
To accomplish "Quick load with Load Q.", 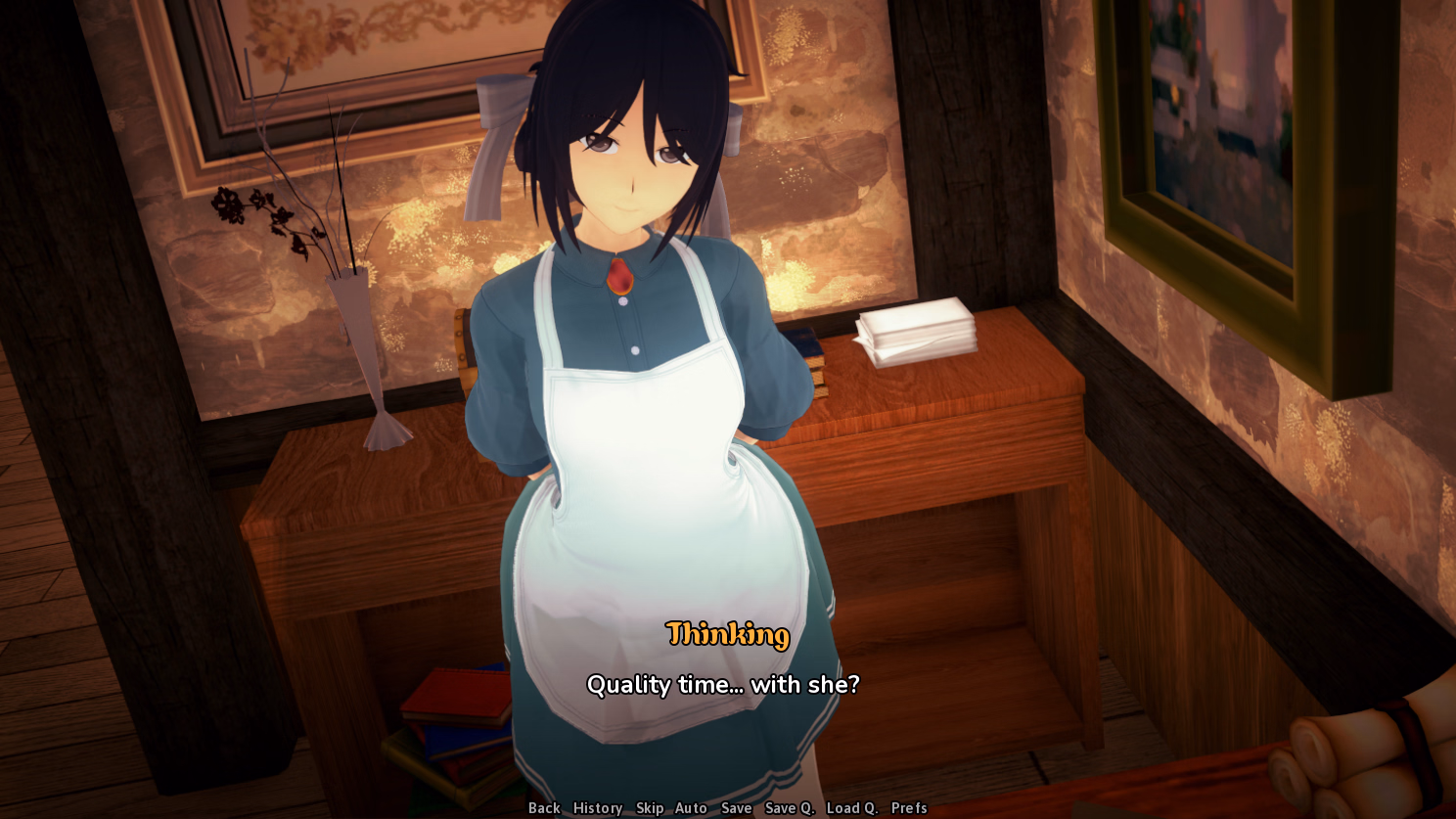I will 852,808.
